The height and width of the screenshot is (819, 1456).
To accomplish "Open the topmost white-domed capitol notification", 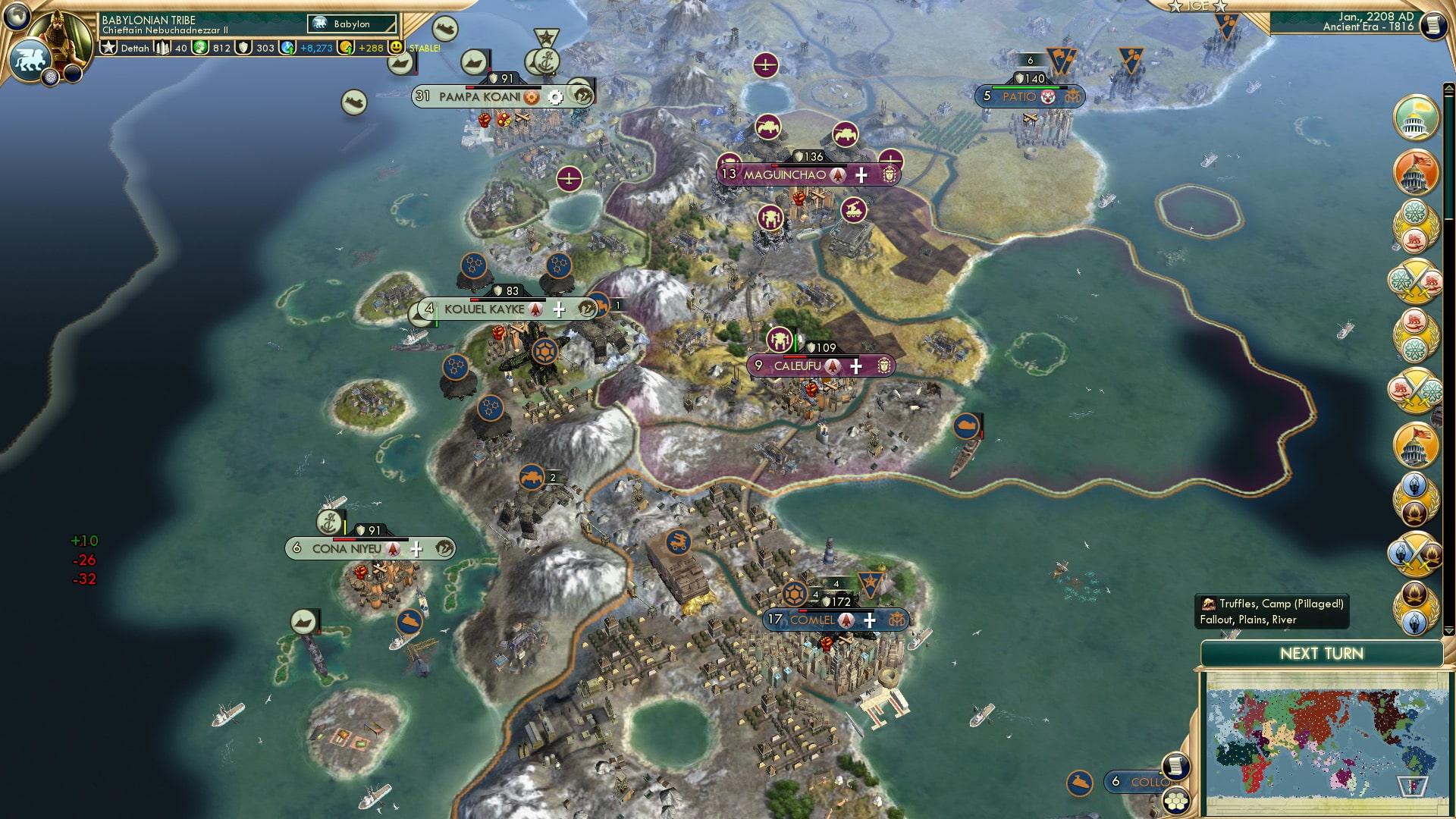I will 1415,118.
